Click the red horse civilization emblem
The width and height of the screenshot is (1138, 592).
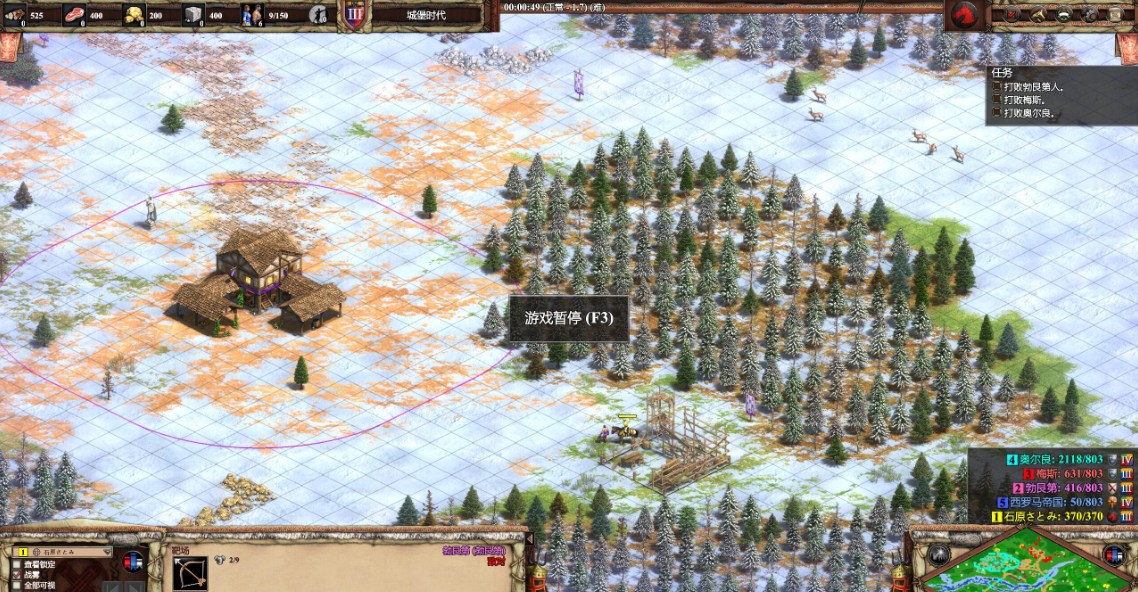pyautogui.click(x=966, y=14)
